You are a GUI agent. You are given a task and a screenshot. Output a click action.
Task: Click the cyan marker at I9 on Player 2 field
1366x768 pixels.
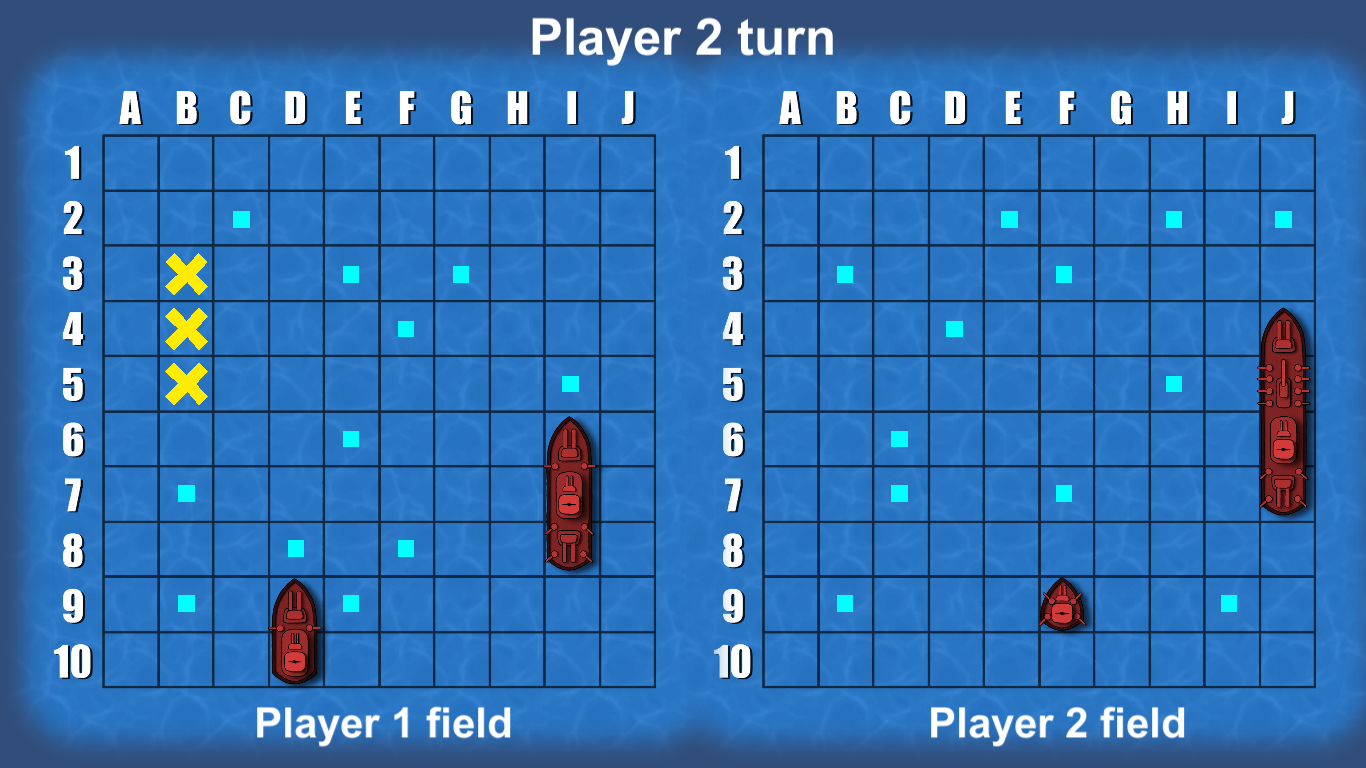click(x=1228, y=603)
